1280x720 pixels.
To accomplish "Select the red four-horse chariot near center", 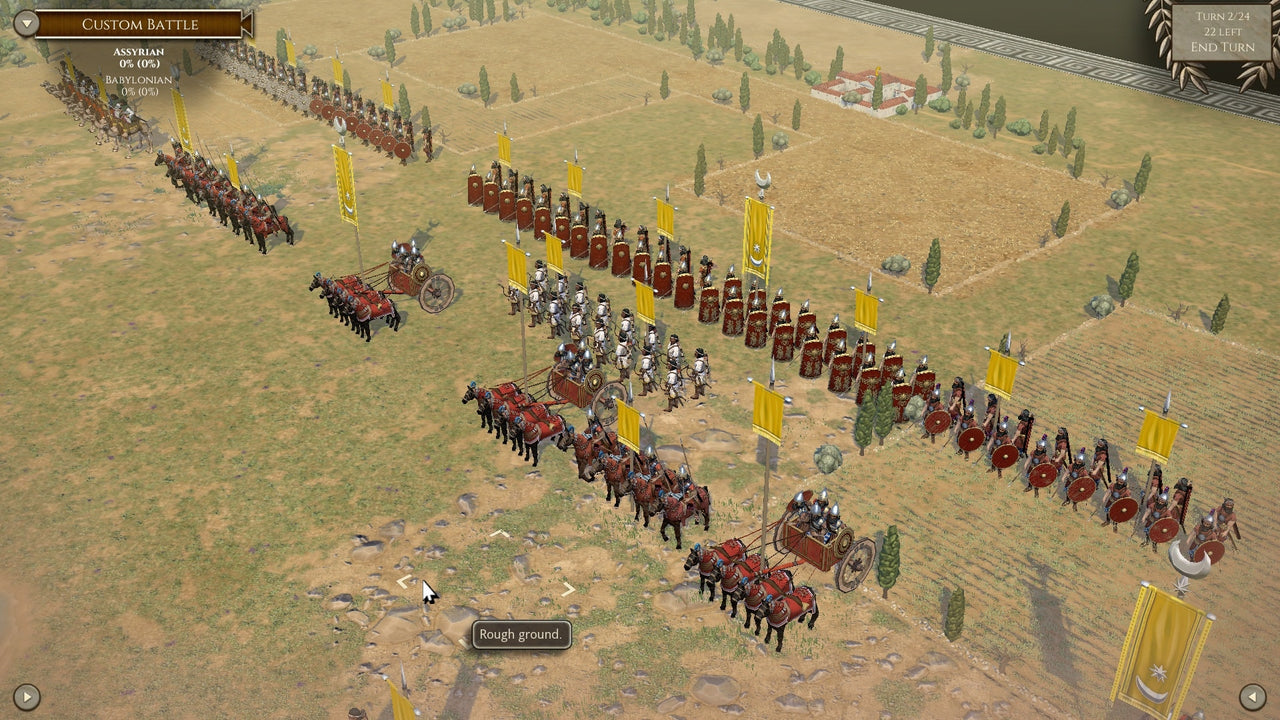I will point(540,410).
